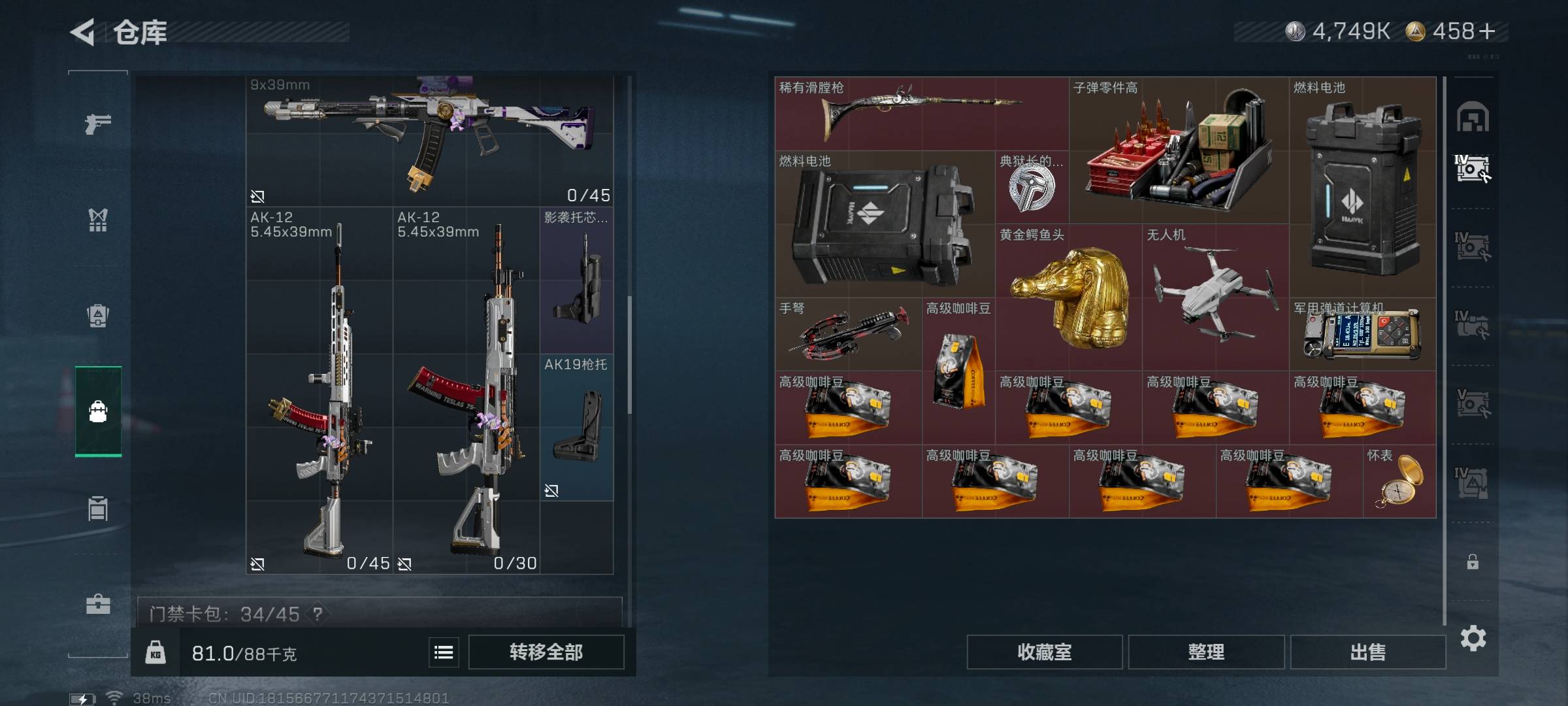
Task: Add premium currency with plus button
Action: 1487,31
